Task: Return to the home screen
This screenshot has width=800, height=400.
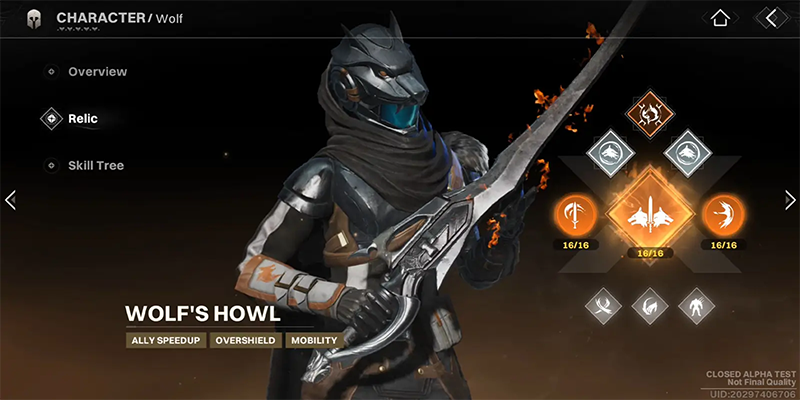Action: pos(718,17)
